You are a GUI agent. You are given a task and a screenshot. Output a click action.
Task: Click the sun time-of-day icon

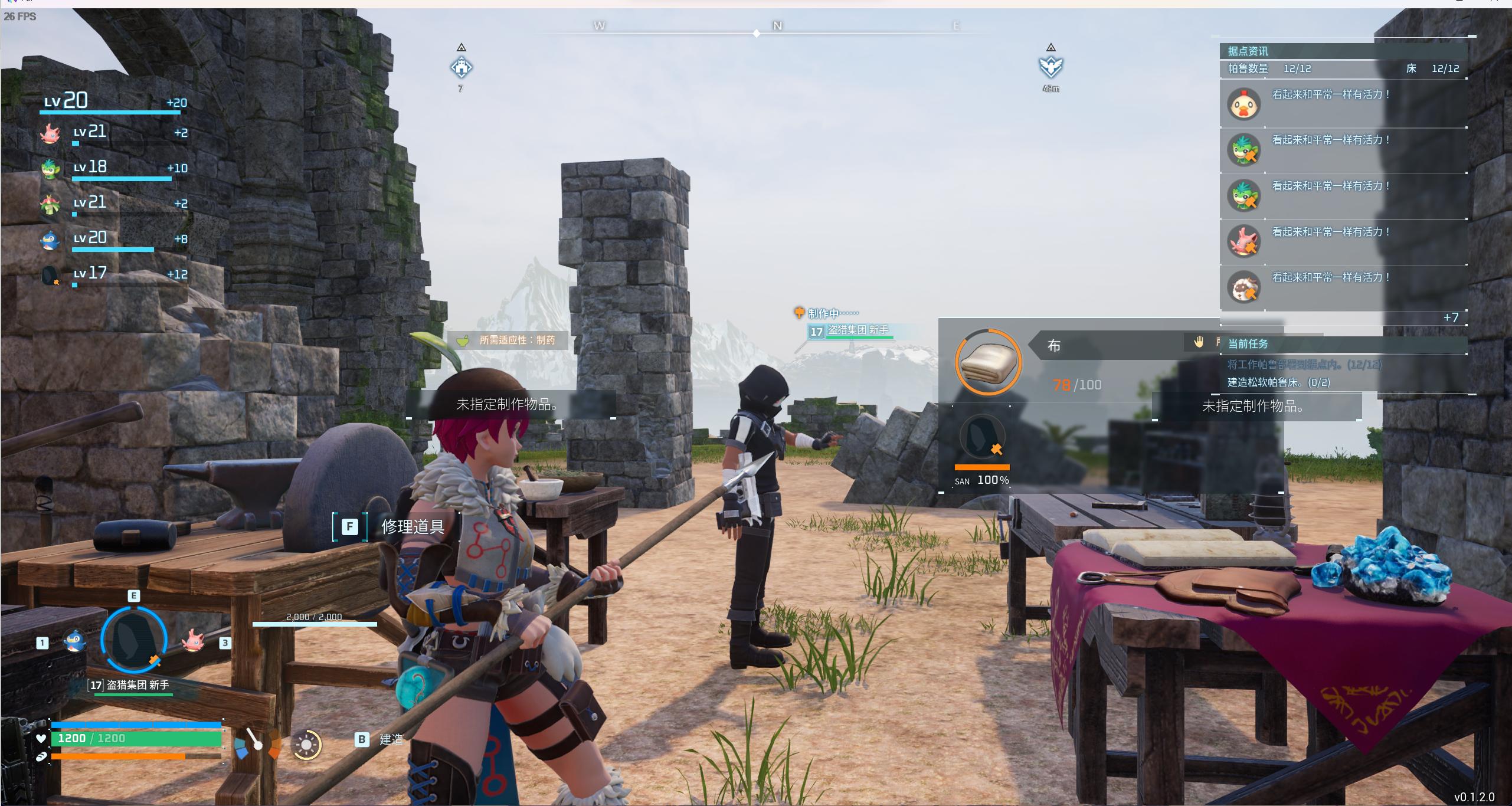pos(306,745)
